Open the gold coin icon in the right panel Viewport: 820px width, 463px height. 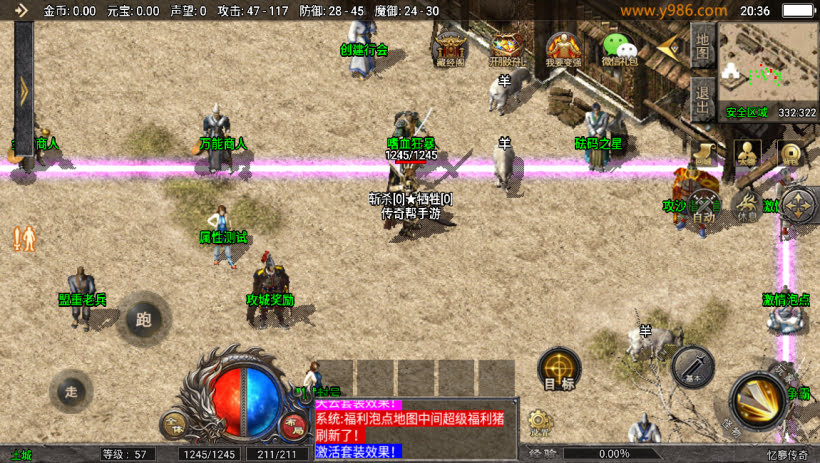pyautogui.click(x=791, y=155)
